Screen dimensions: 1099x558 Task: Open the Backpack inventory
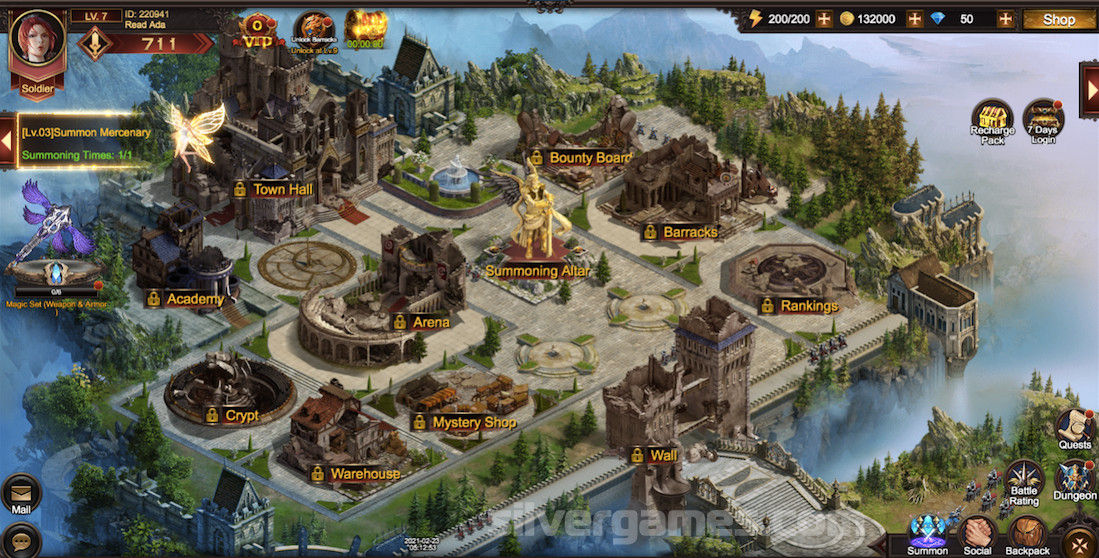tap(1027, 535)
